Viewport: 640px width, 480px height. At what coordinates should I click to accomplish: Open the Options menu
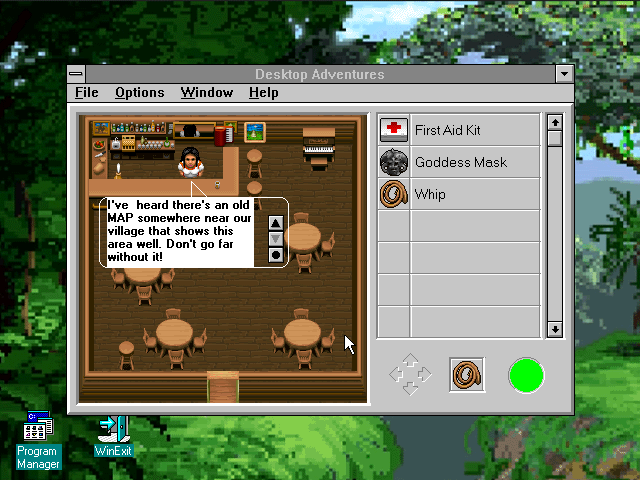tap(139, 93)
